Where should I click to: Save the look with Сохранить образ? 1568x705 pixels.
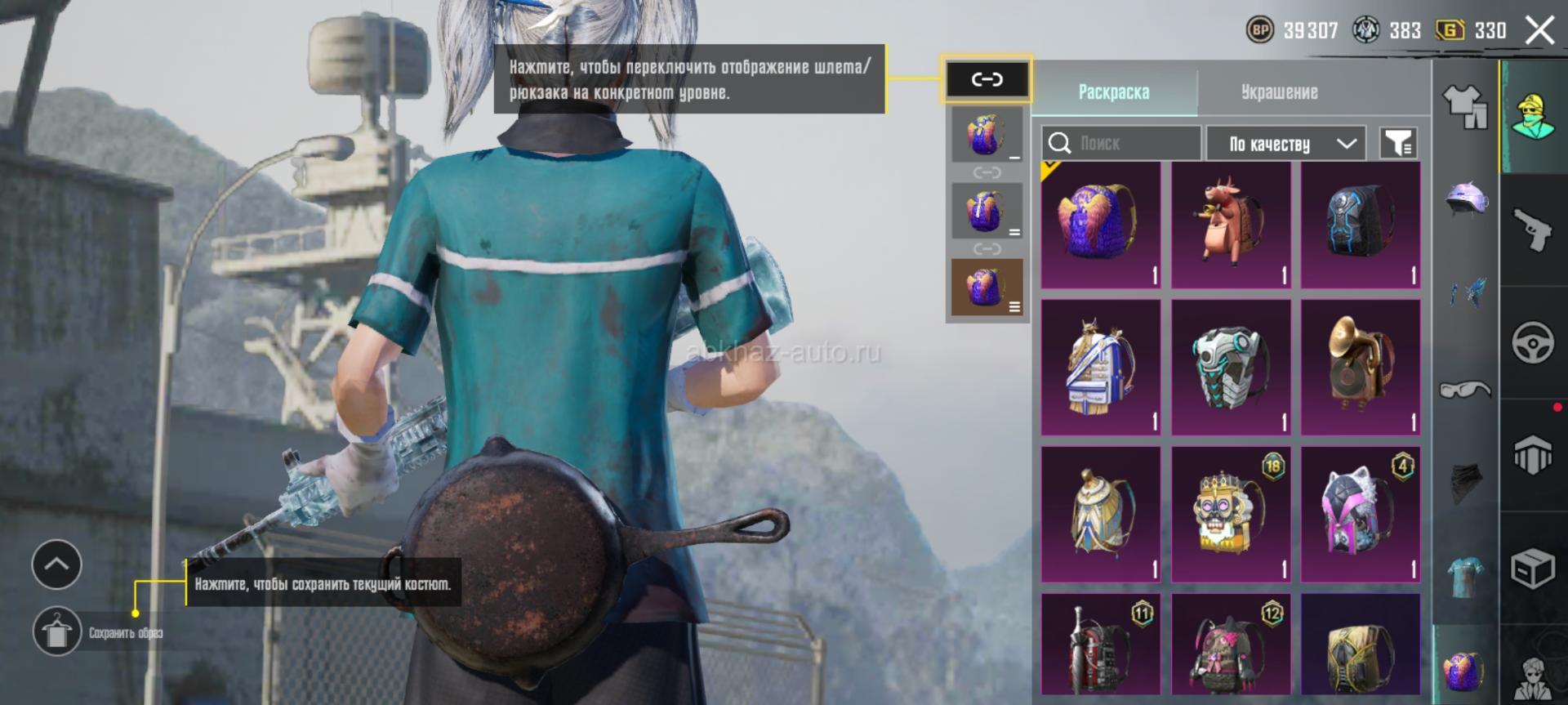[x=57, y=631]
